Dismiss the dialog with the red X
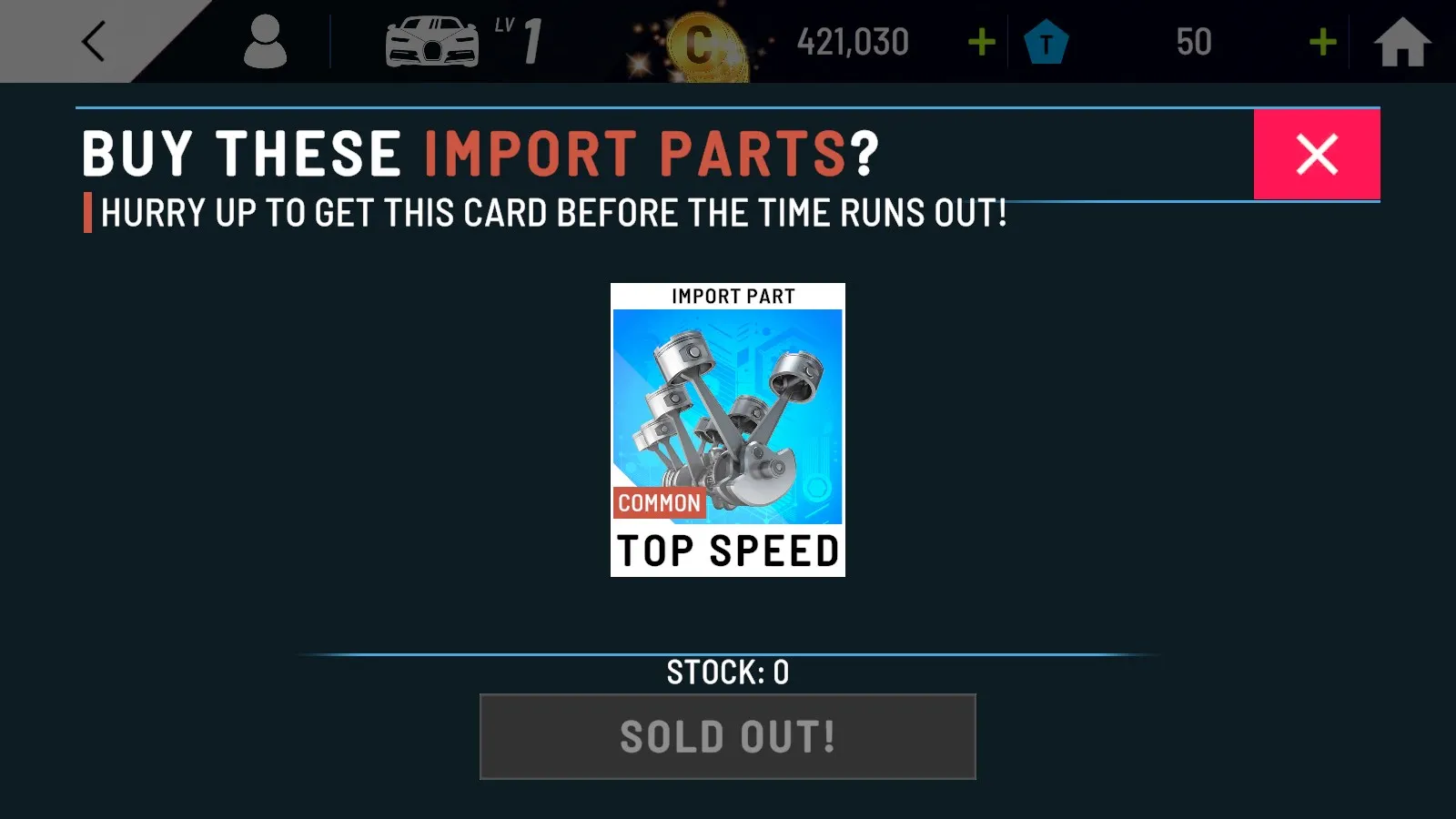Viewport: 1456px width, 819px height. (x=1317, y=155)
